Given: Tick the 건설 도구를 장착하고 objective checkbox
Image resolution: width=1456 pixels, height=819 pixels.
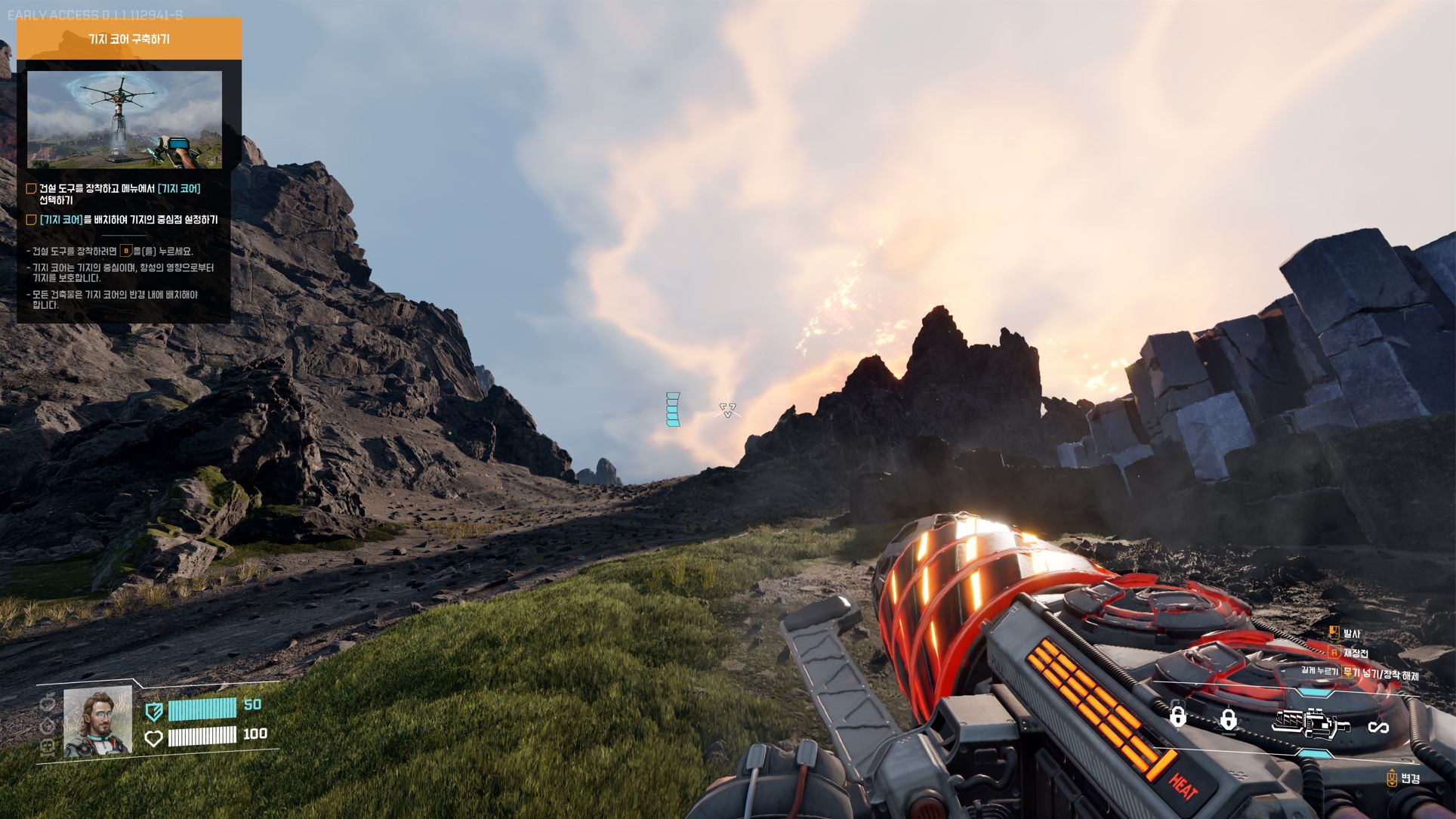Looking at the screenshot, I should click(x=32, y=189).
